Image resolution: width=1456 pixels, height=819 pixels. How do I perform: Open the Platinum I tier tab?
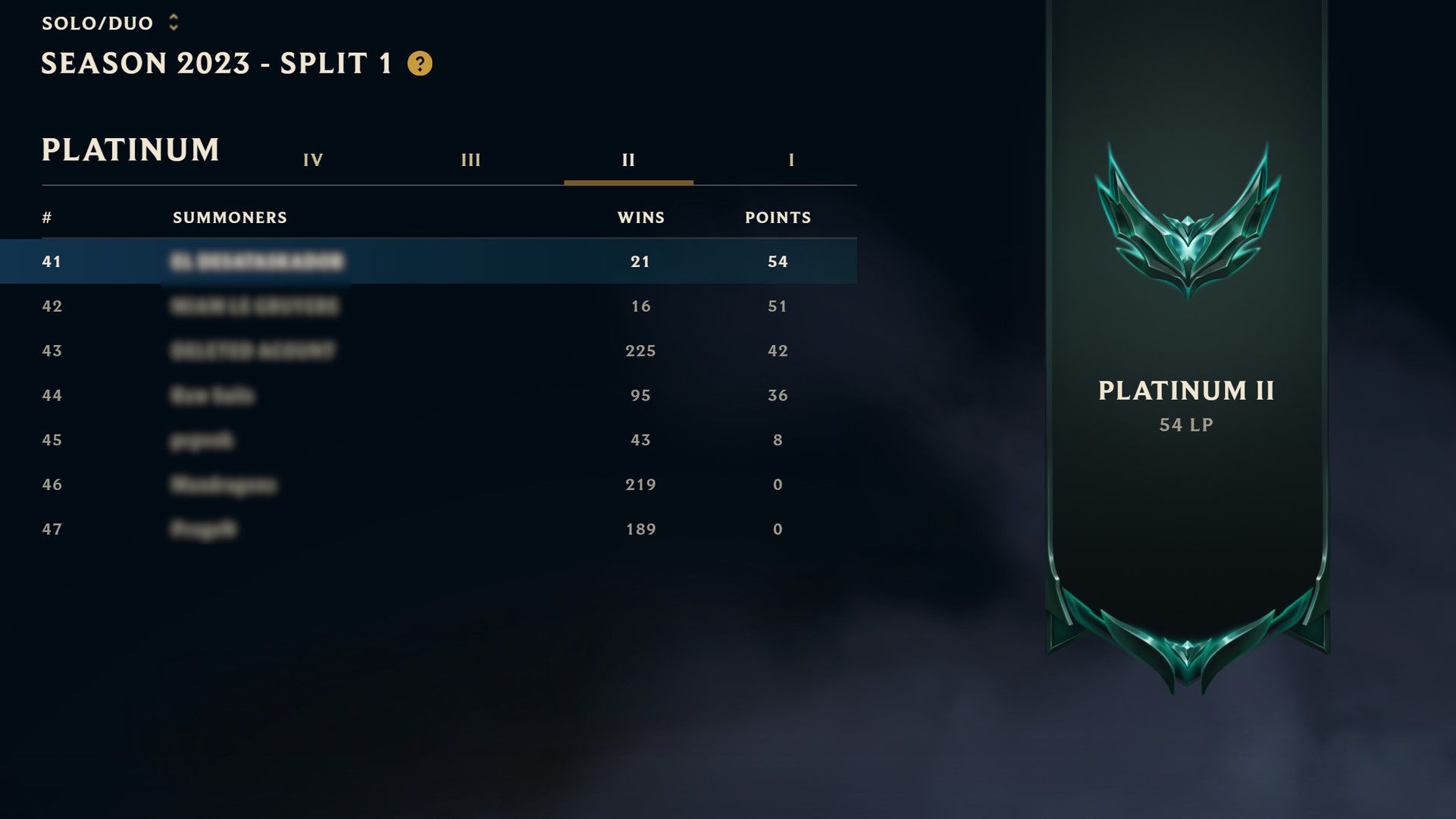pyautogui.click(x=791, y=160)
